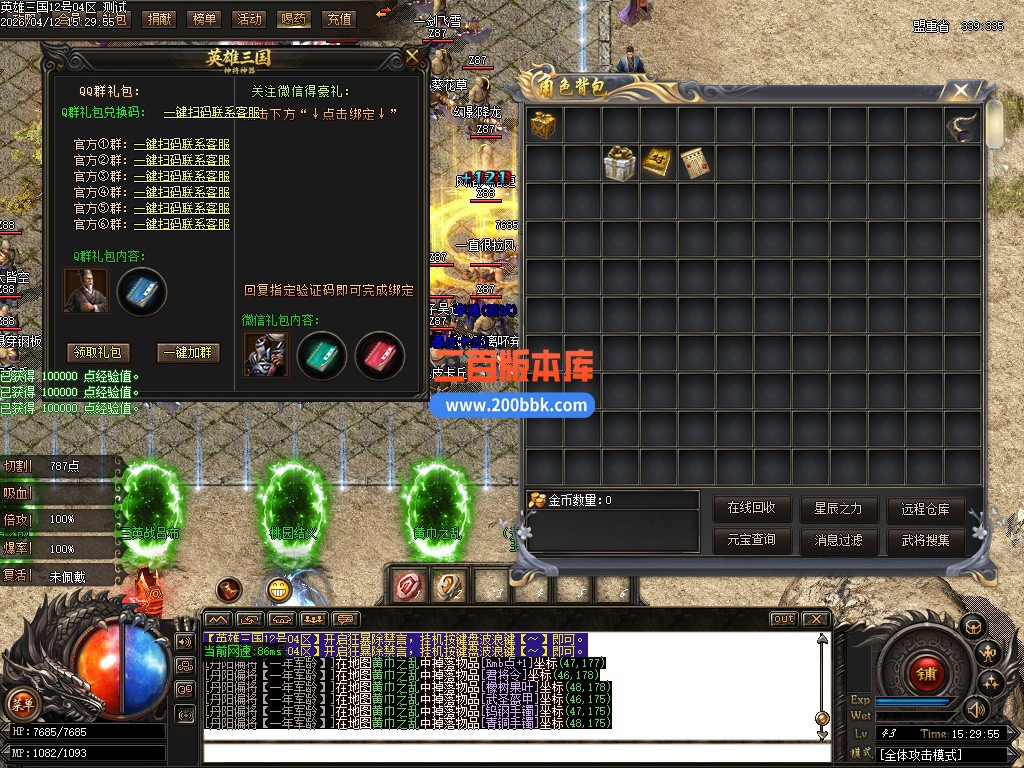Open 元宝查询 ingot lookup

pos(751,541)
